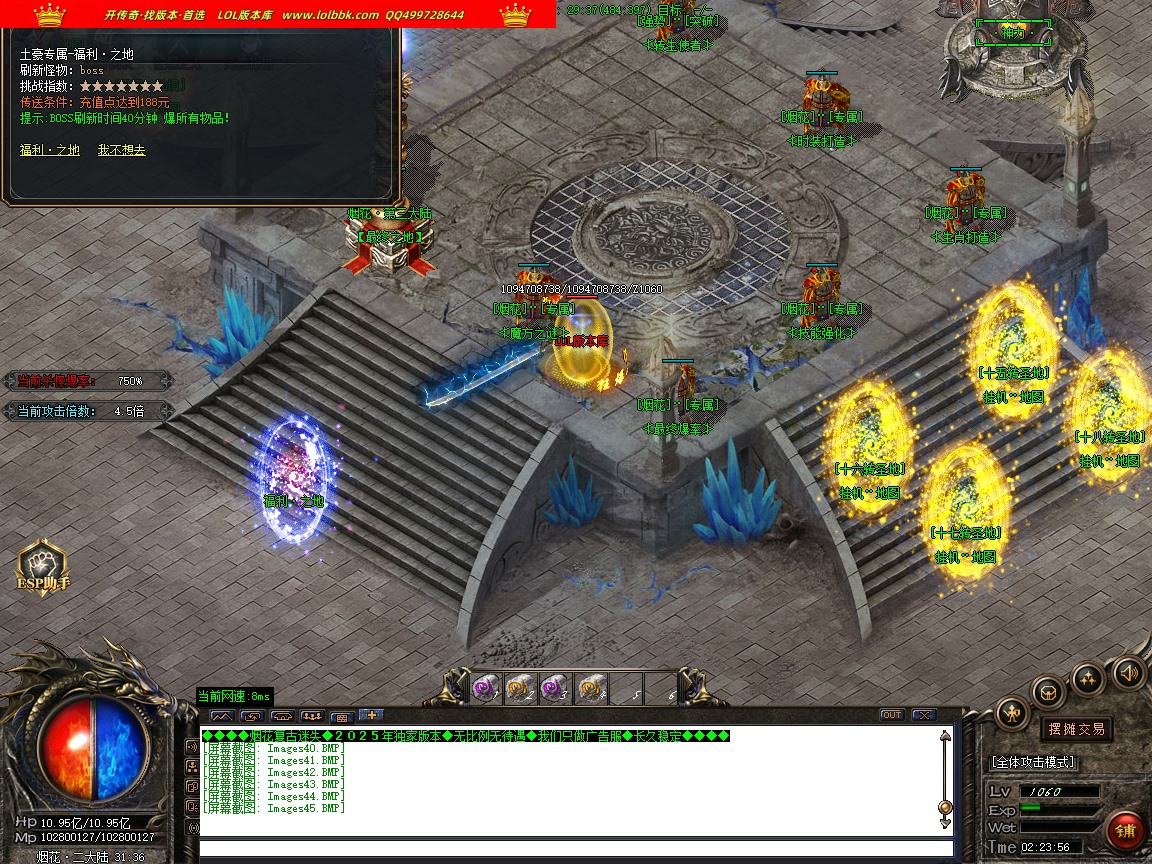This screenshot has width=1152, height=864.
Task: Click the OUT button above the chat
Action: click(x=891, y=715)
